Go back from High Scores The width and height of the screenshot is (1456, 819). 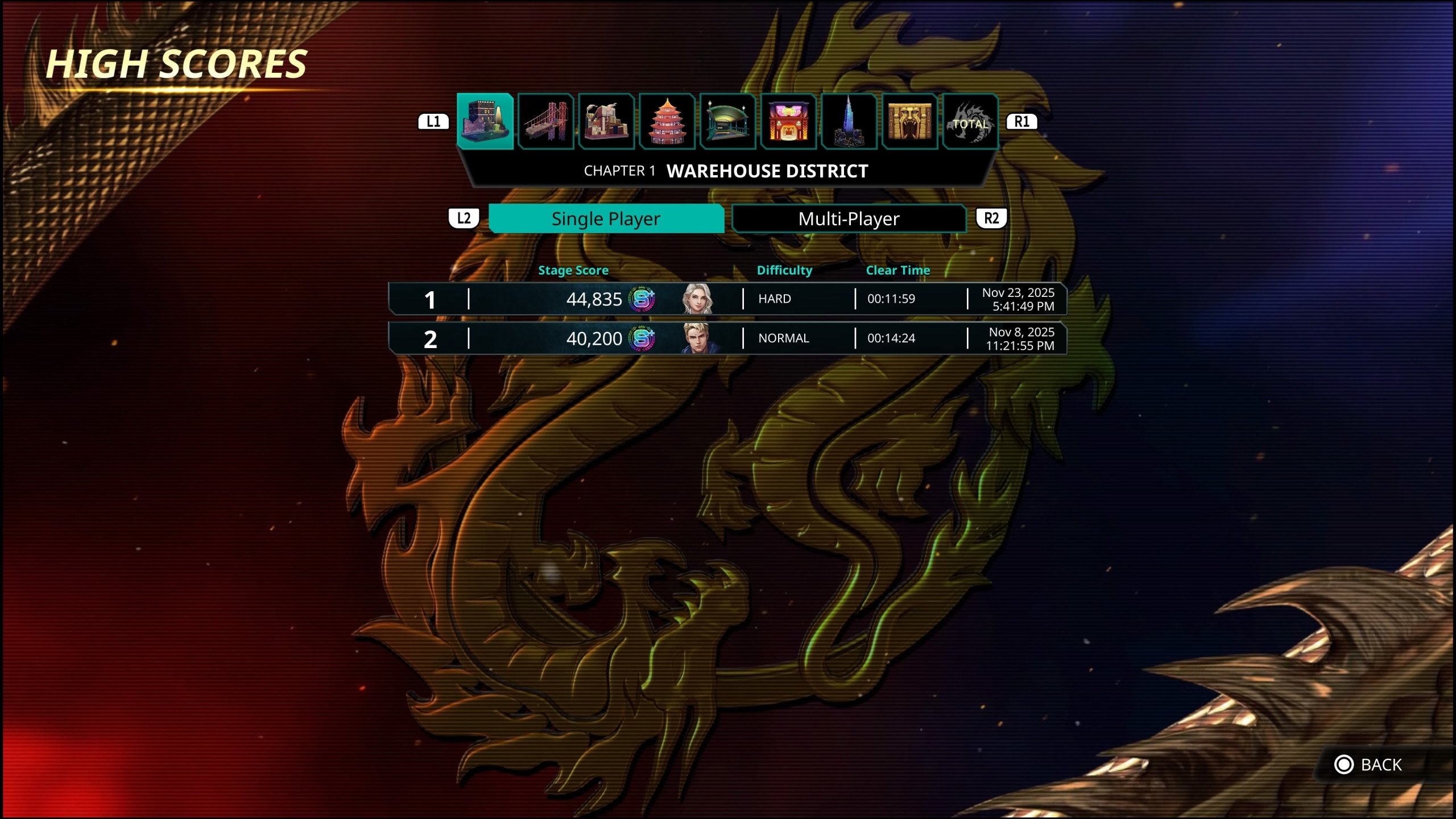(x=1368, y=765)
